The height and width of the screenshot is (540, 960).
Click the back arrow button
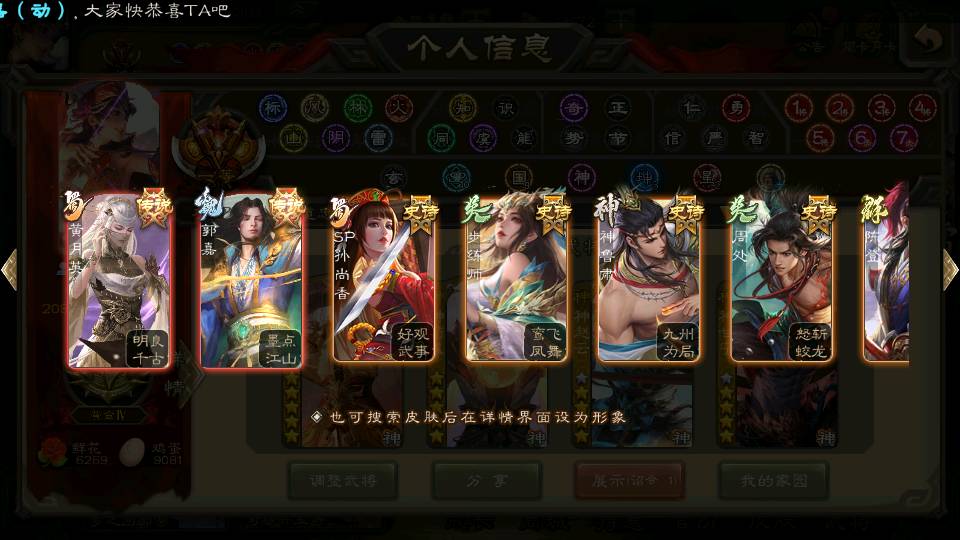pyautogui.click(x=929, y=41)
